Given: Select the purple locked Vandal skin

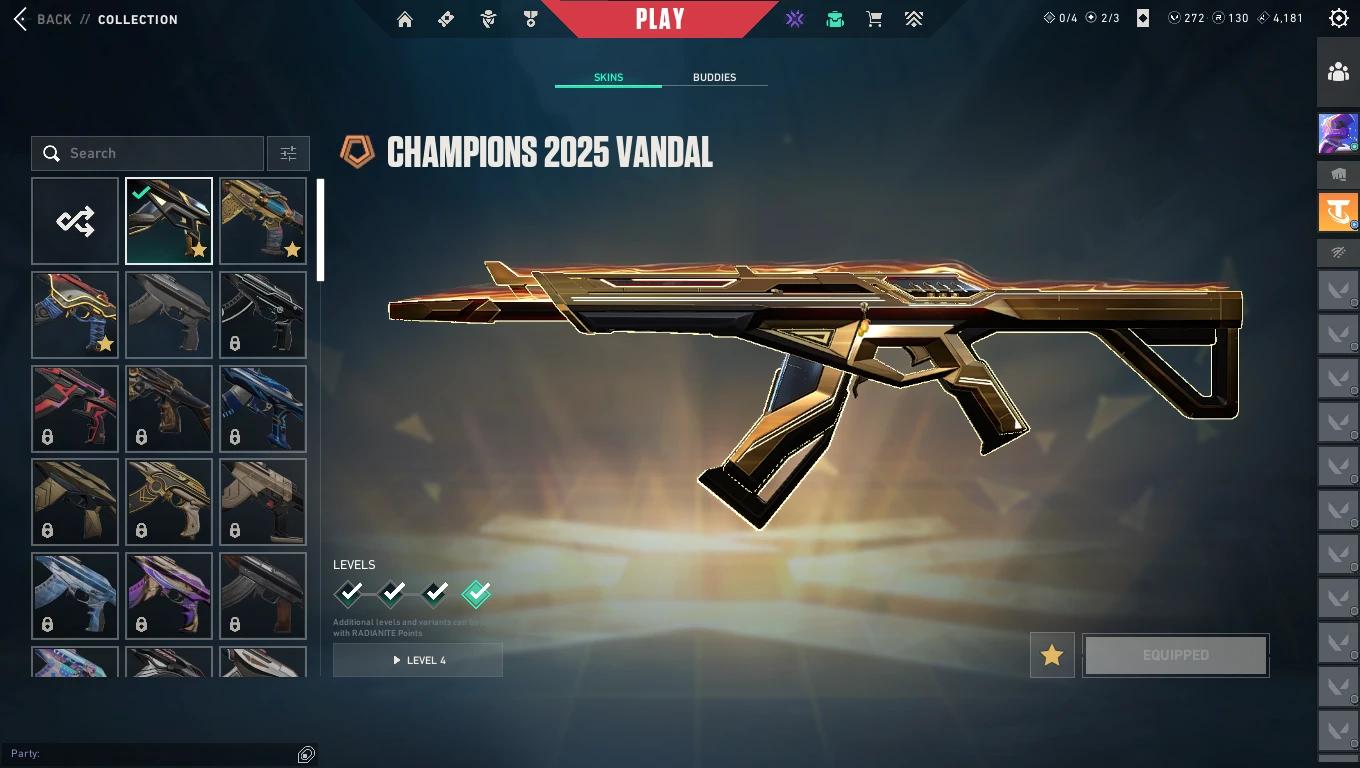Looking at the screenshot, I should click(x=169, y=596).
